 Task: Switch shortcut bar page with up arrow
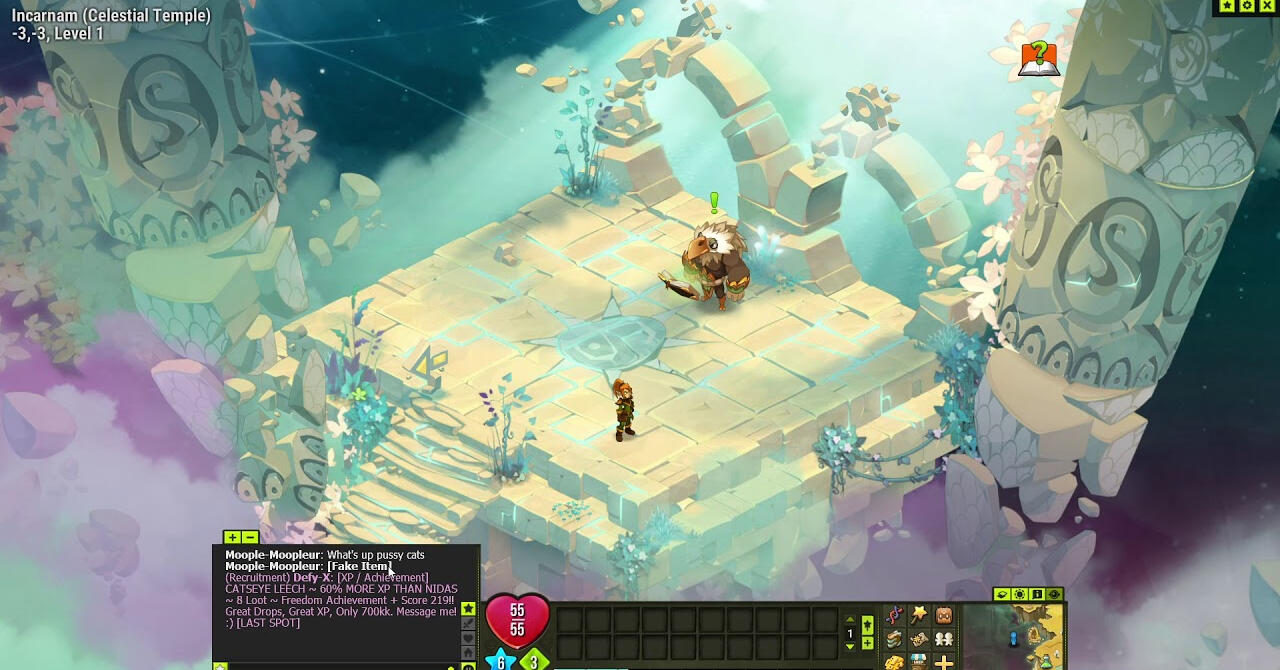(850, 621)
